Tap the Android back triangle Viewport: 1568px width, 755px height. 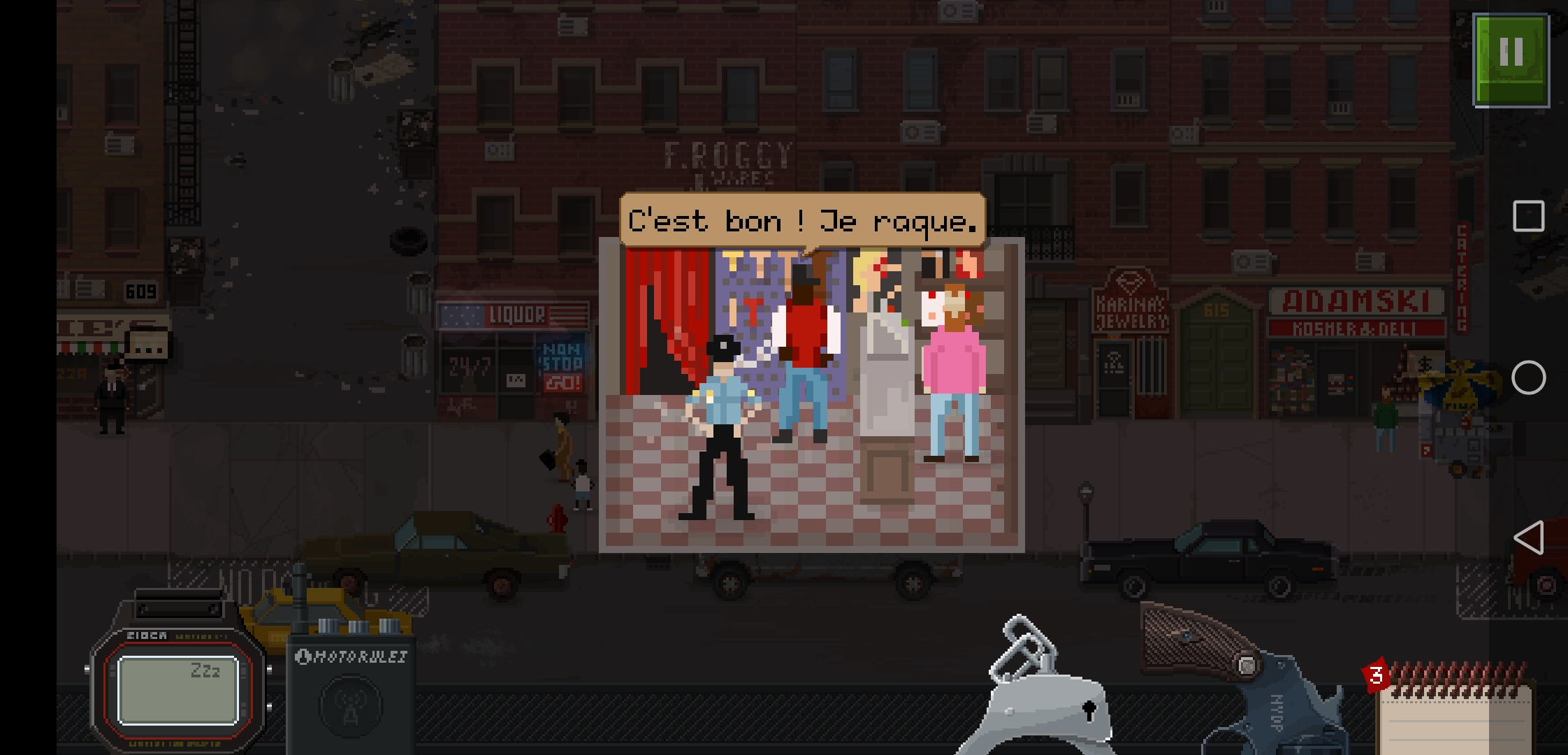pos(1528,538)
